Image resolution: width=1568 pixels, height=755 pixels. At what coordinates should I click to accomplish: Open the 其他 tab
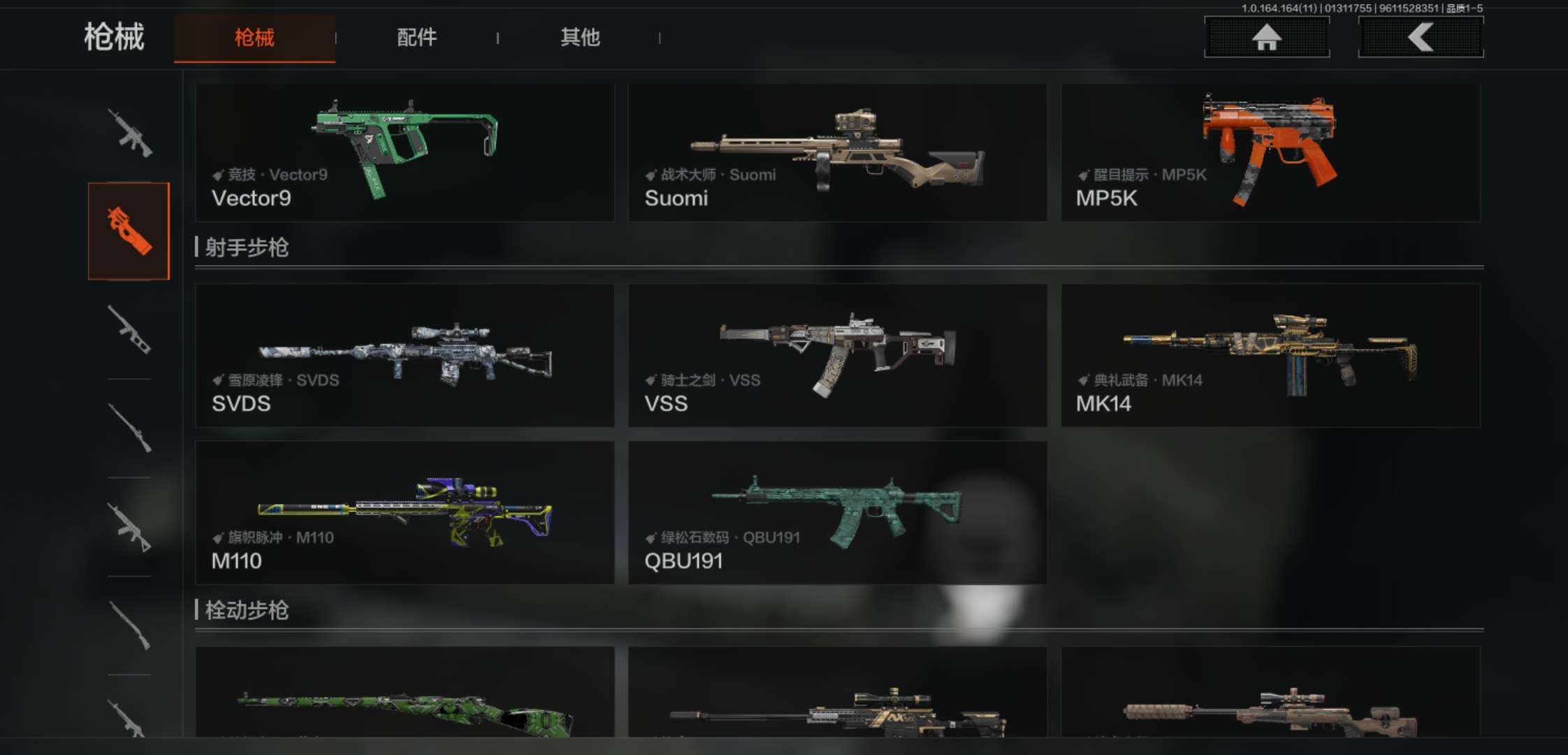pos(580,37)
